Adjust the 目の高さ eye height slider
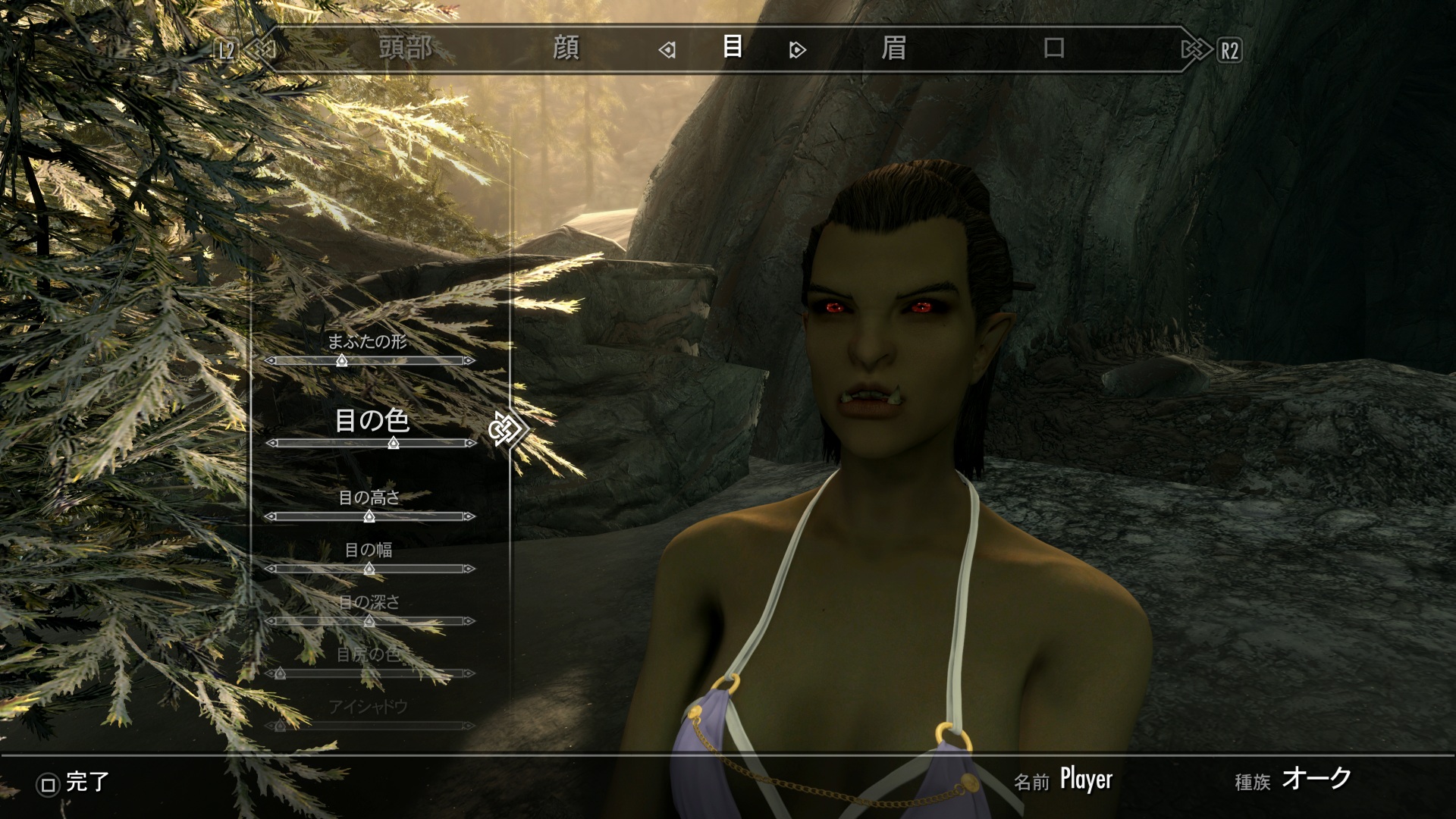This screenshot has width=1456, height=819. (369, 516)
